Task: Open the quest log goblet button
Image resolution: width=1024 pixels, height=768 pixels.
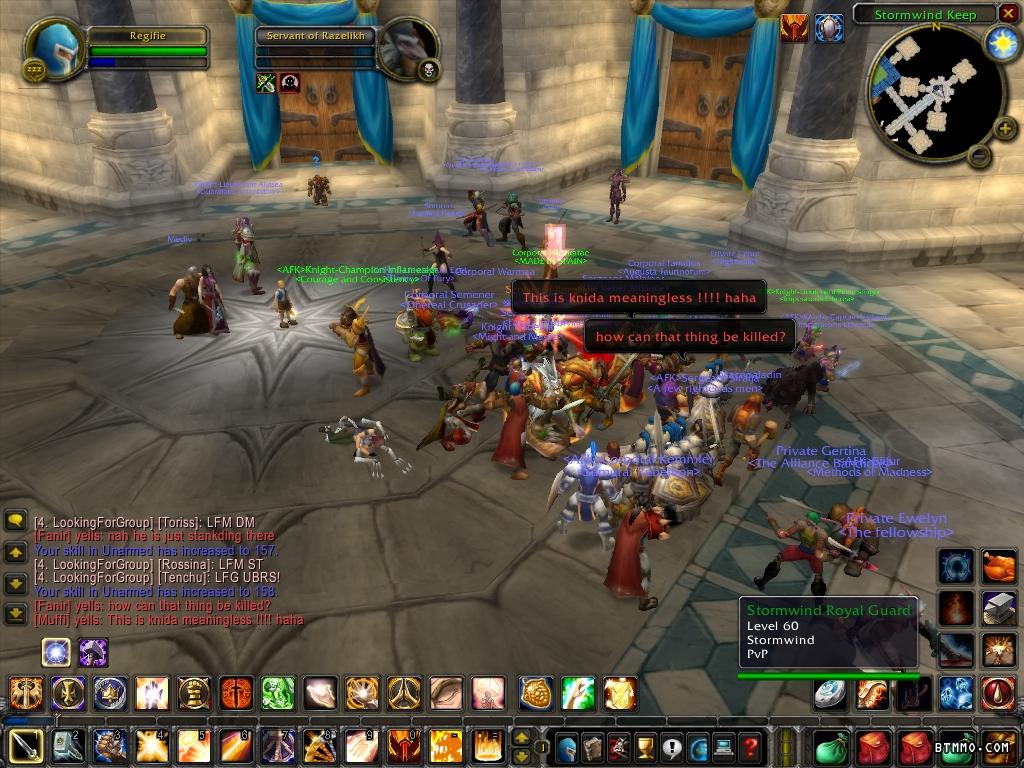Action: click(645, 746)
